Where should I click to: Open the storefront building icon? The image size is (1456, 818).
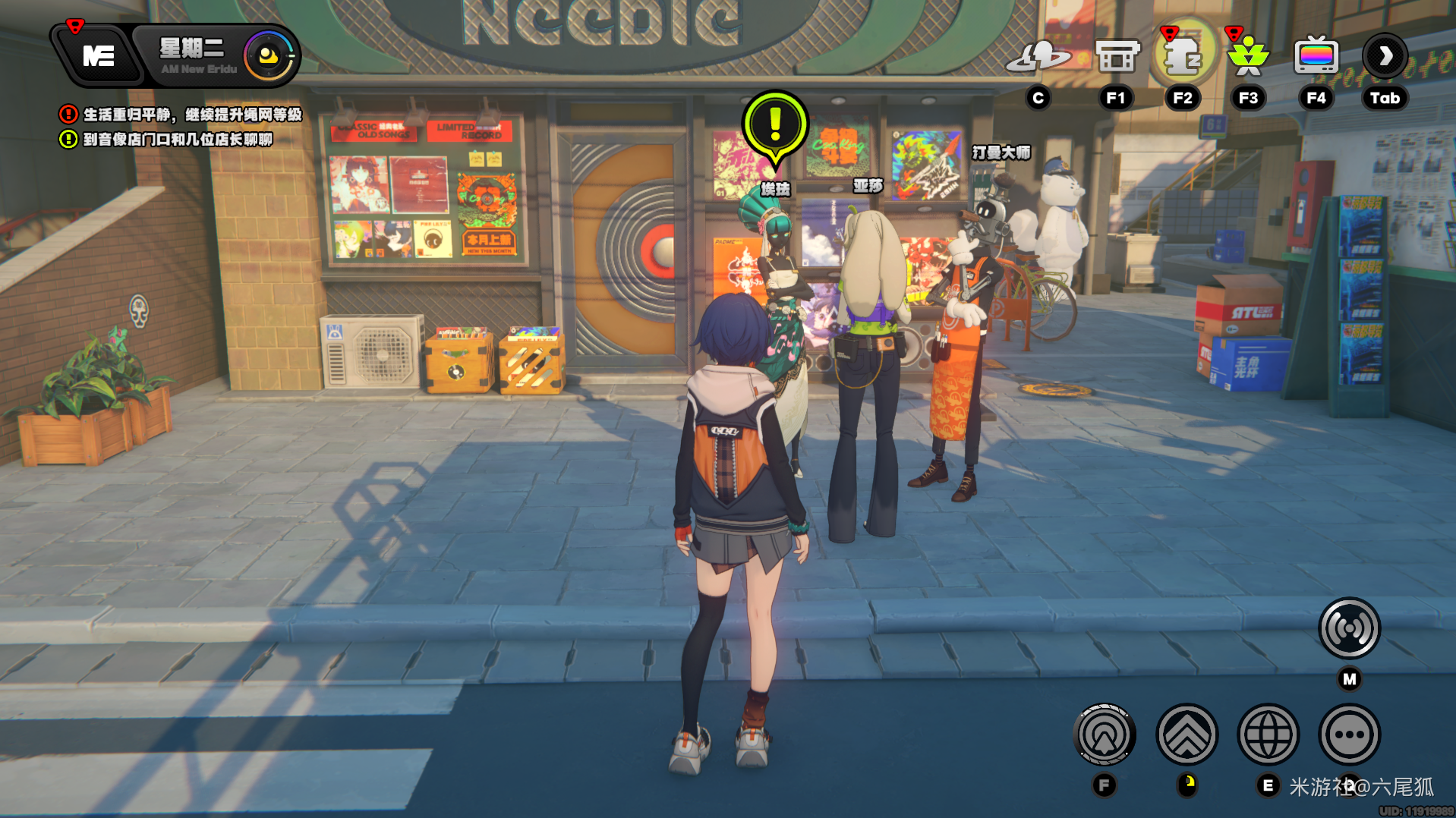[x=1117, y=56]
